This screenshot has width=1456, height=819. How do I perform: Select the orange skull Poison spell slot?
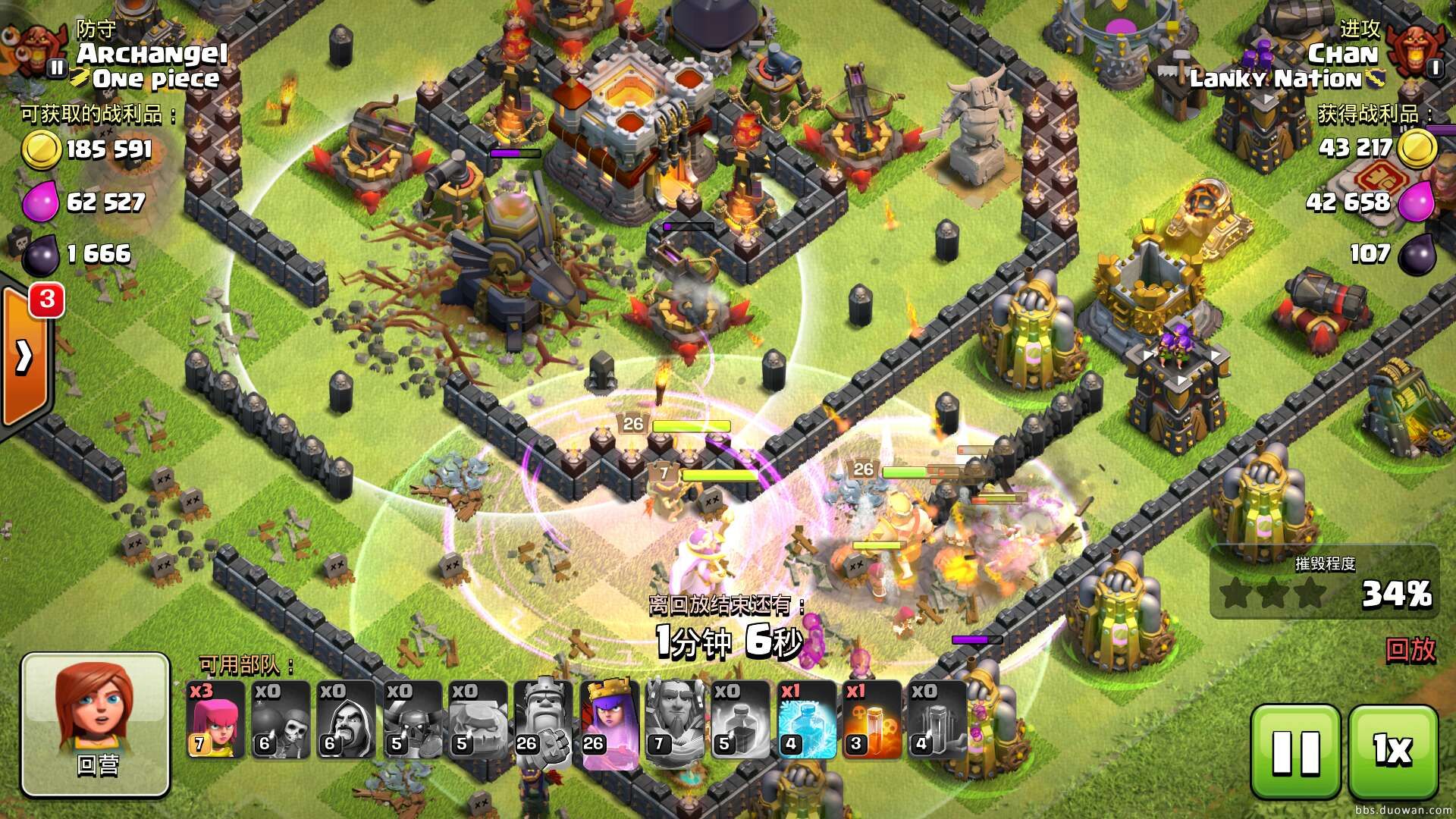coord(871,719)
